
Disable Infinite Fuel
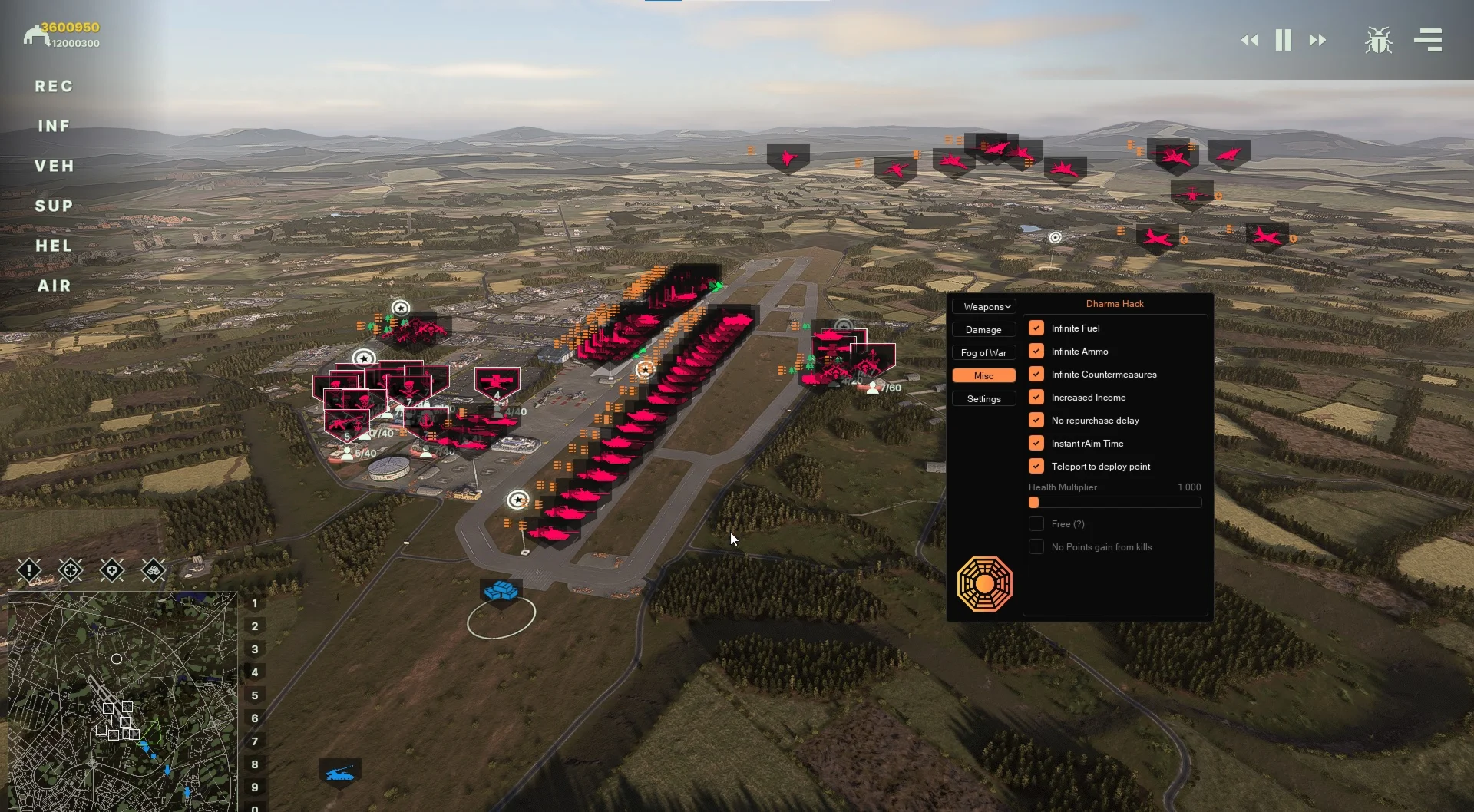(x=1036, y=328)
